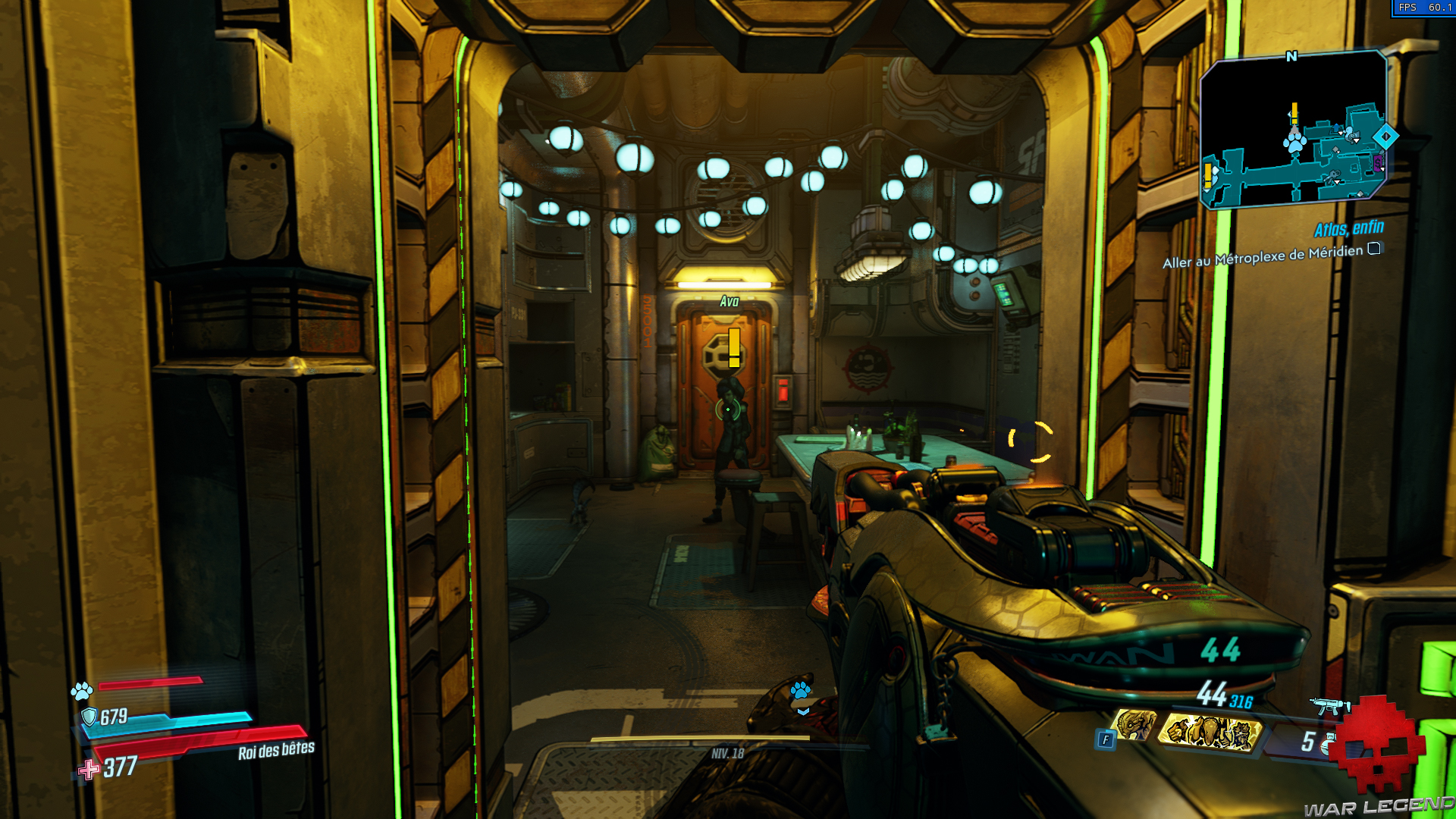
Task: Click the N compass letter atop the minimap
Action: point(1291,56)
